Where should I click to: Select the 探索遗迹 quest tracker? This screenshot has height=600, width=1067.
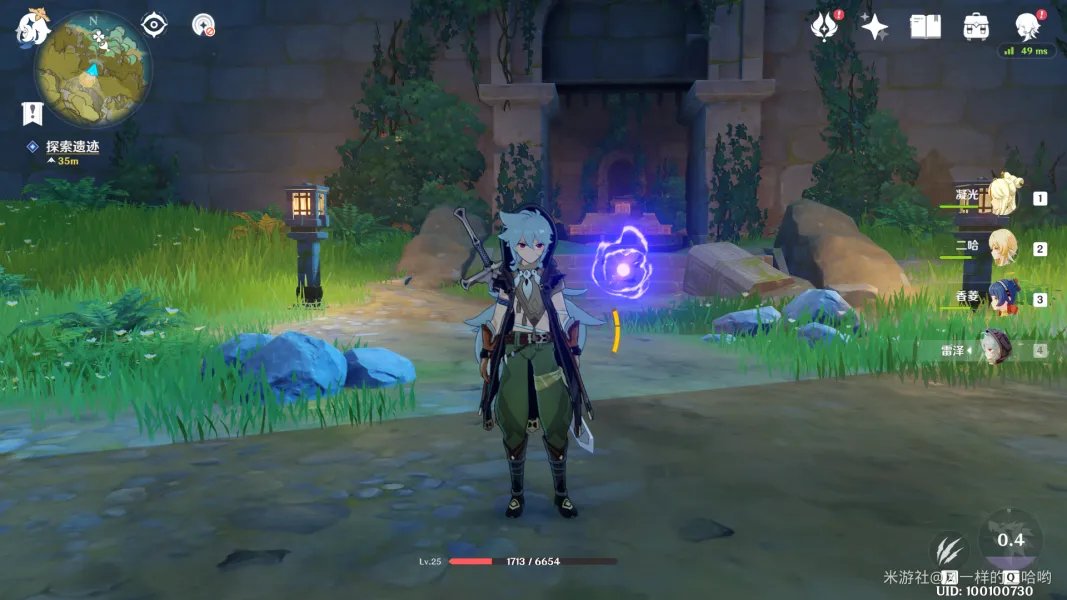click(72, 146)
